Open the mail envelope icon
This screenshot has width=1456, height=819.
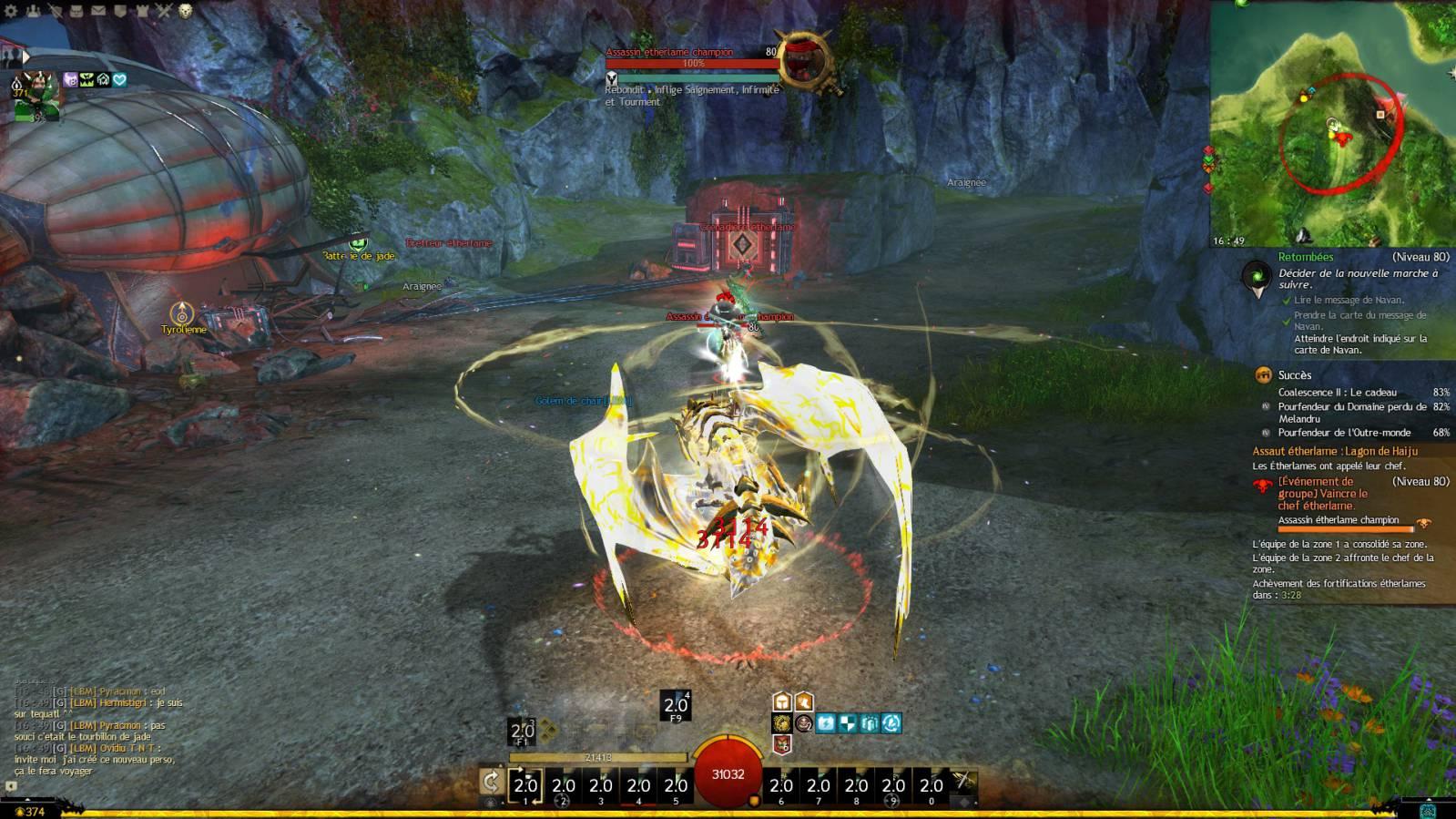click(98, 11)
